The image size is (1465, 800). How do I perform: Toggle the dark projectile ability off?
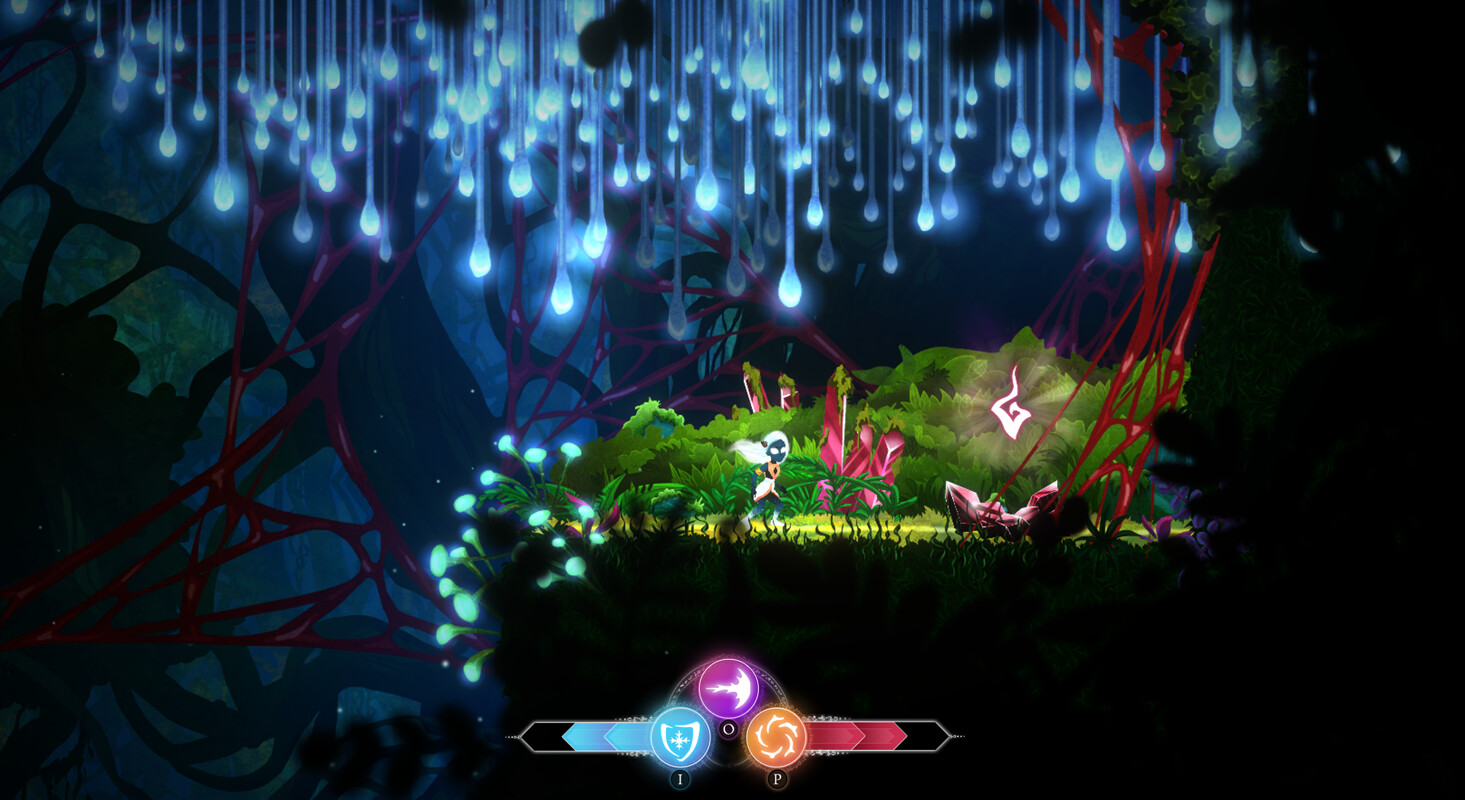click(x=728, y=686)
